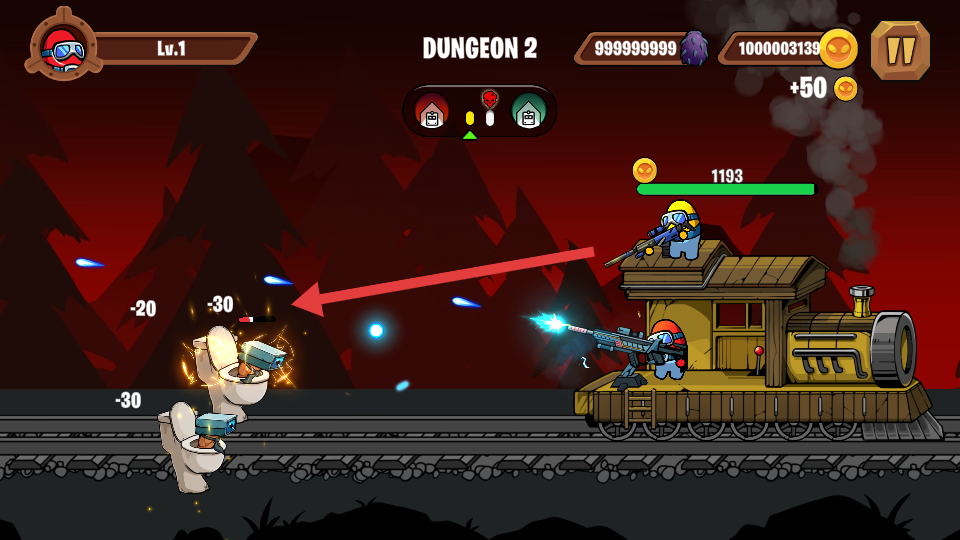Tap the purple crystal currency icon
Image resolution: width=960 pixels, height=540 pixels.
tap(694, 48)
